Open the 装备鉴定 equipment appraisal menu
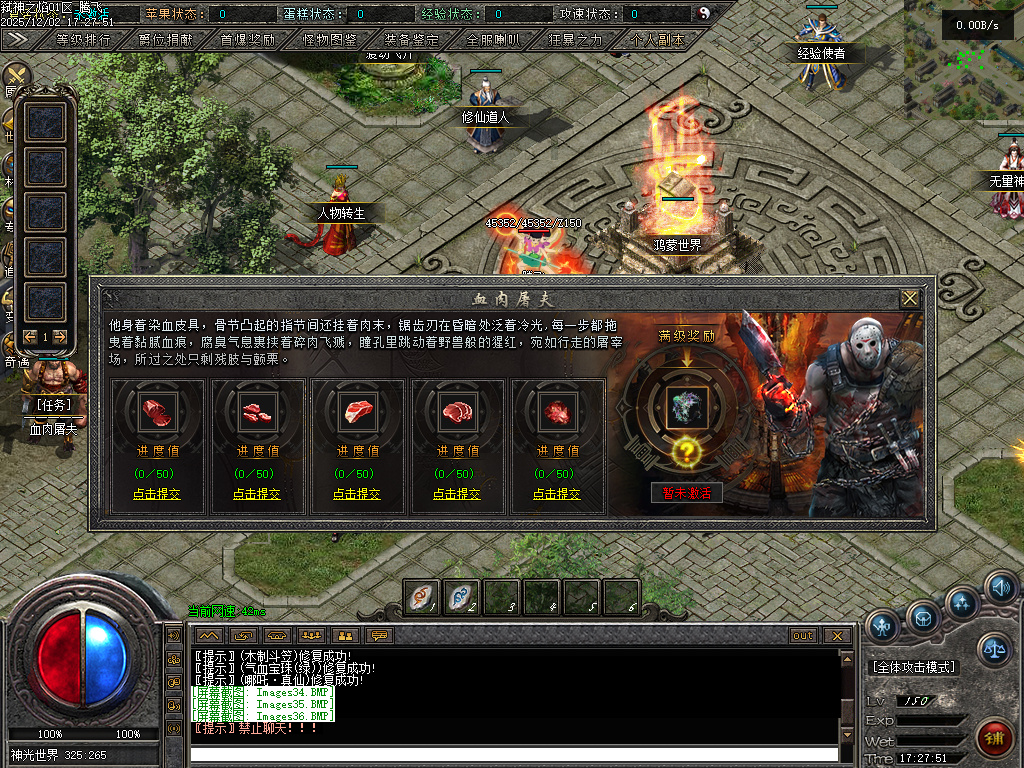The image size is (1024, 768). pos(412,41)
